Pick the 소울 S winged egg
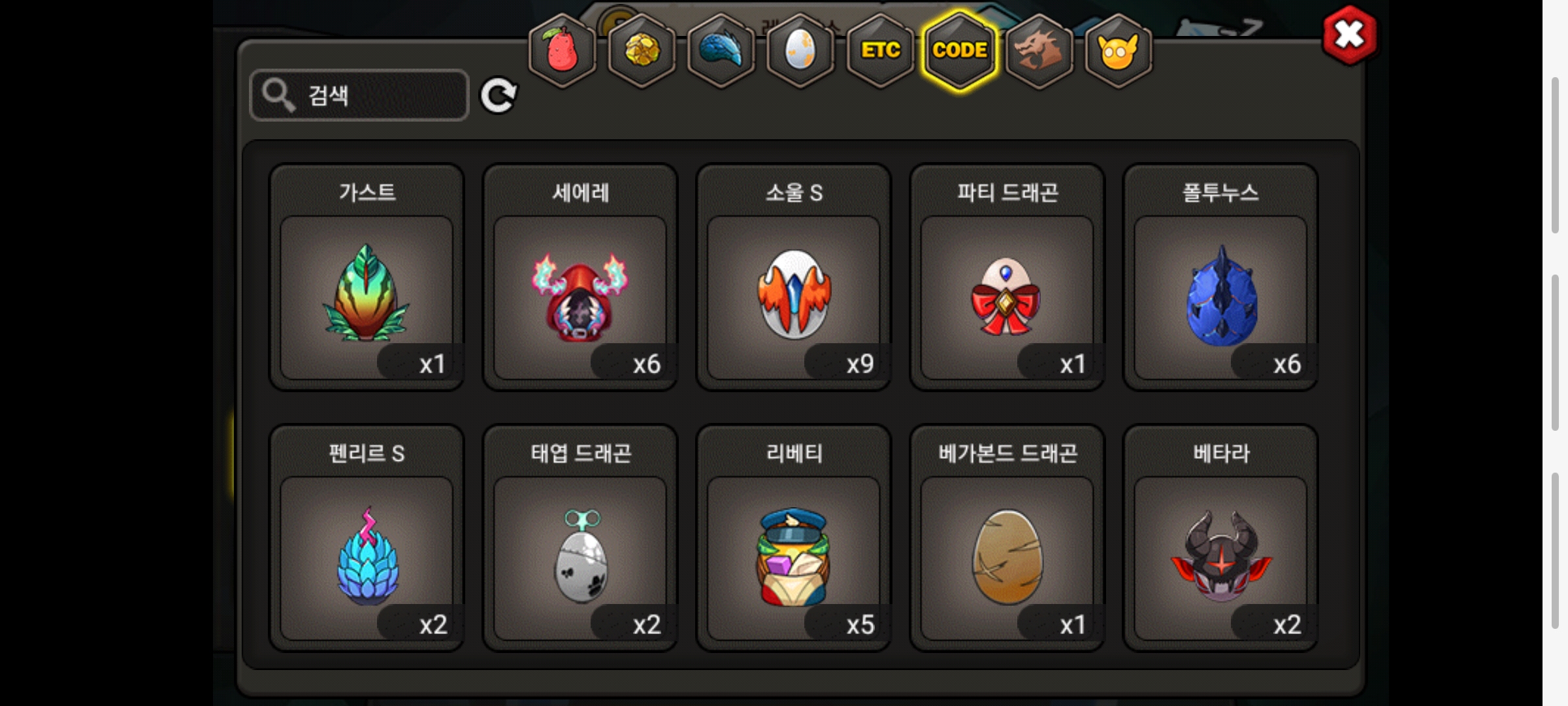The width and height of the screenshot is (1568, 706). (x=794, y=294)
